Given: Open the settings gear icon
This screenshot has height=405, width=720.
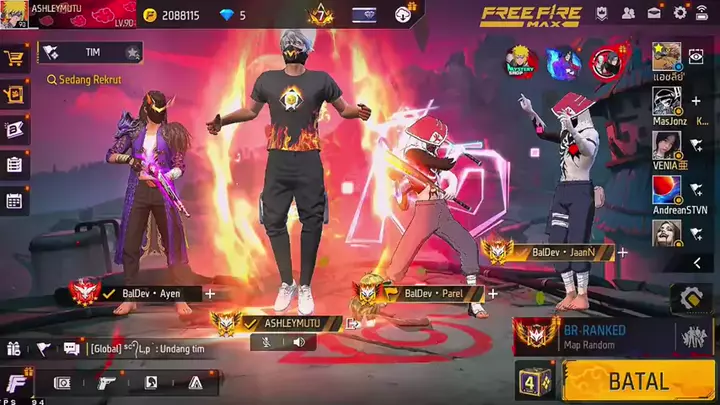Looking at the screenshot, I should pyautogui.click(x=680, y=13).
